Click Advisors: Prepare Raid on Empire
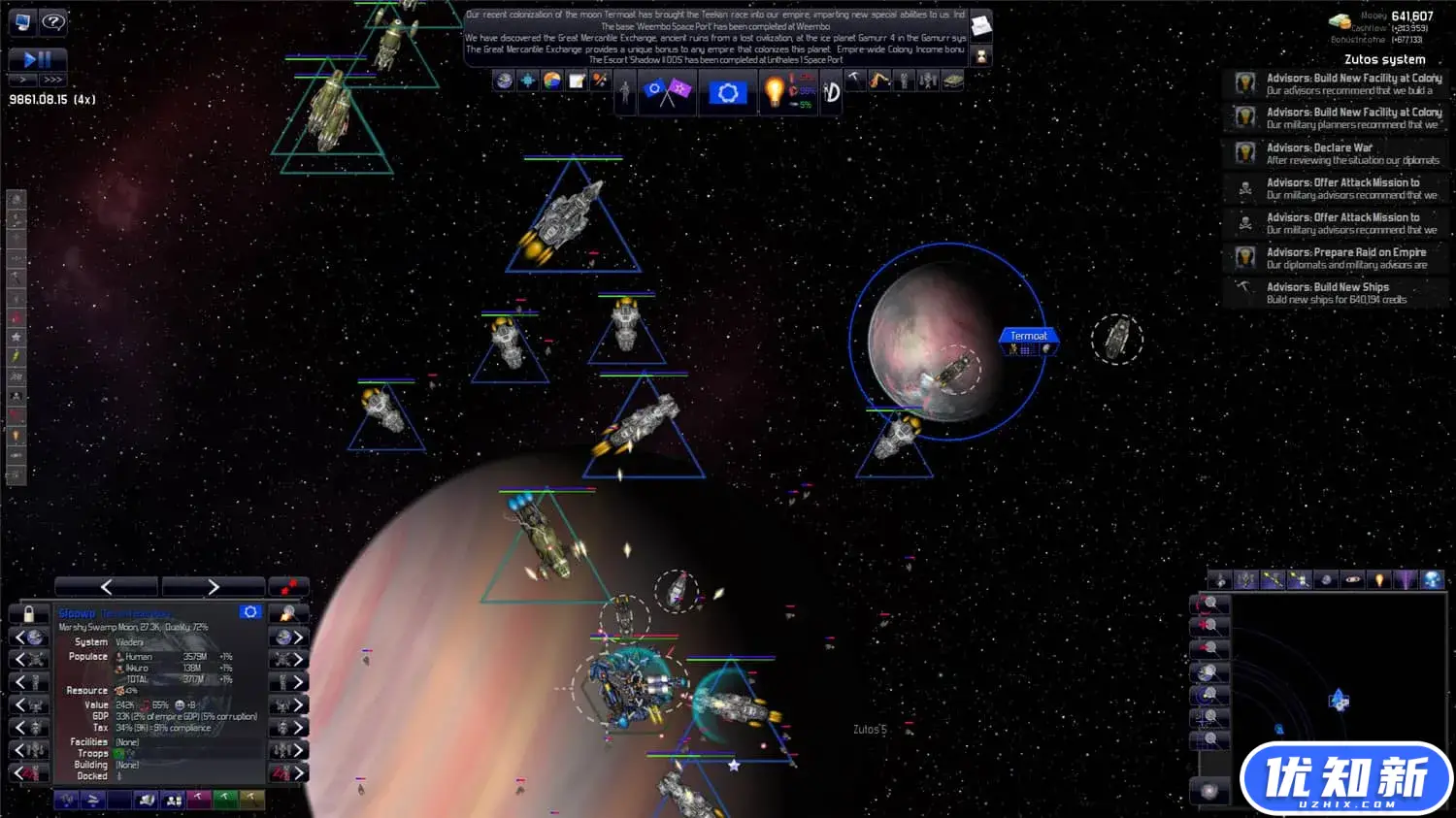The image size is (1456, 818). (x=1345, y=257)
